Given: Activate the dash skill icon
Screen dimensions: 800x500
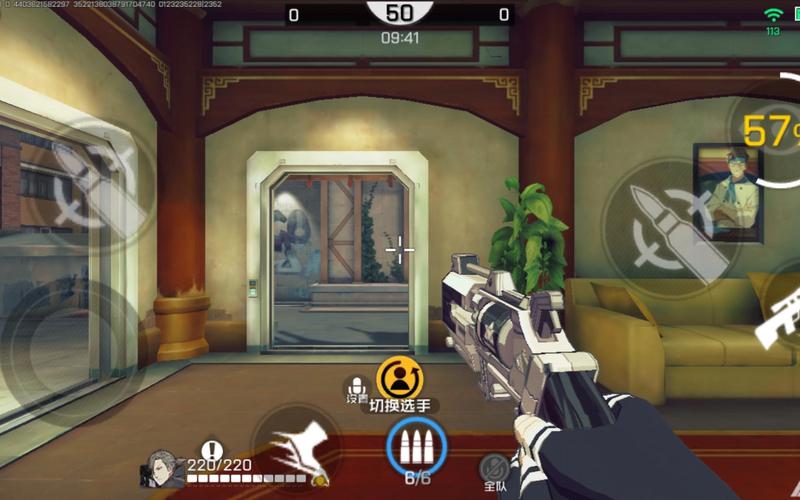Looking at the screenshot, I should (296, 448).
